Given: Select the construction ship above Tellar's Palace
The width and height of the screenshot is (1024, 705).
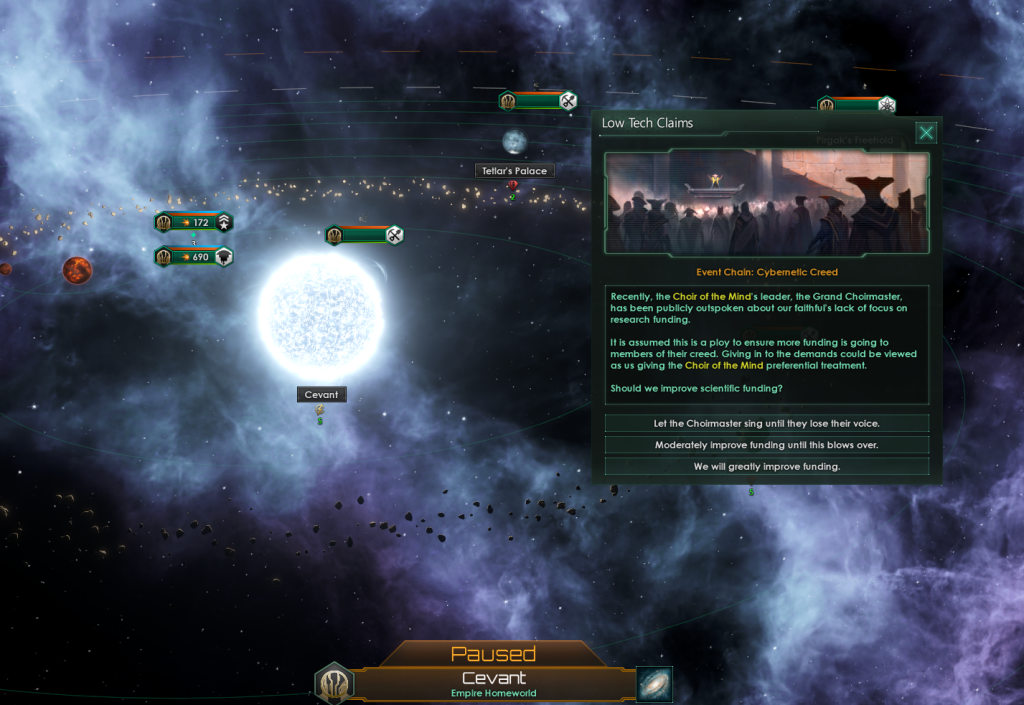Looking at the screenshot, I should [x=538, y=100].
